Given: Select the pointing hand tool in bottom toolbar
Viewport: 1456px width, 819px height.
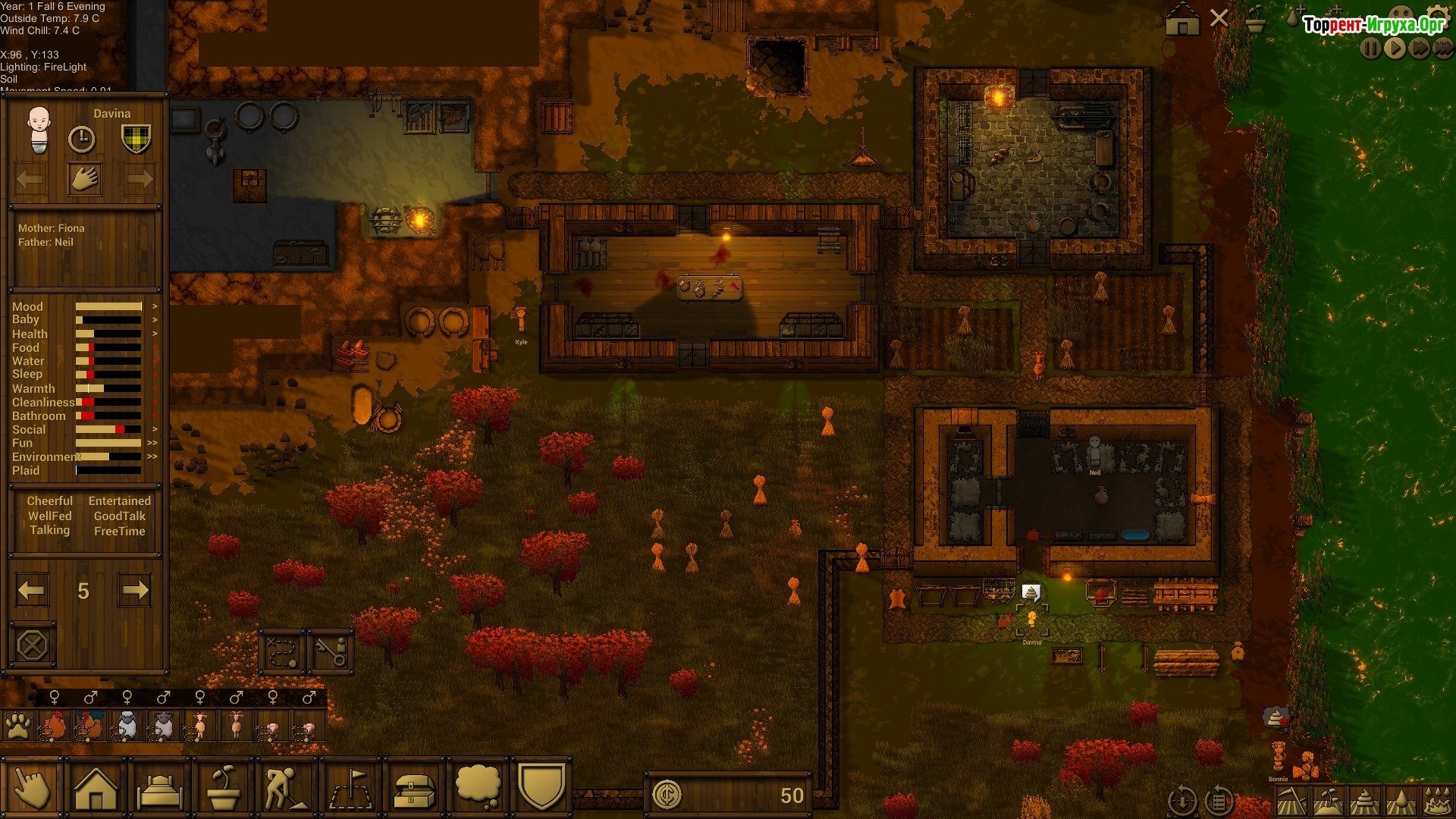Looking at the screenshot, I should click(31, 789).
